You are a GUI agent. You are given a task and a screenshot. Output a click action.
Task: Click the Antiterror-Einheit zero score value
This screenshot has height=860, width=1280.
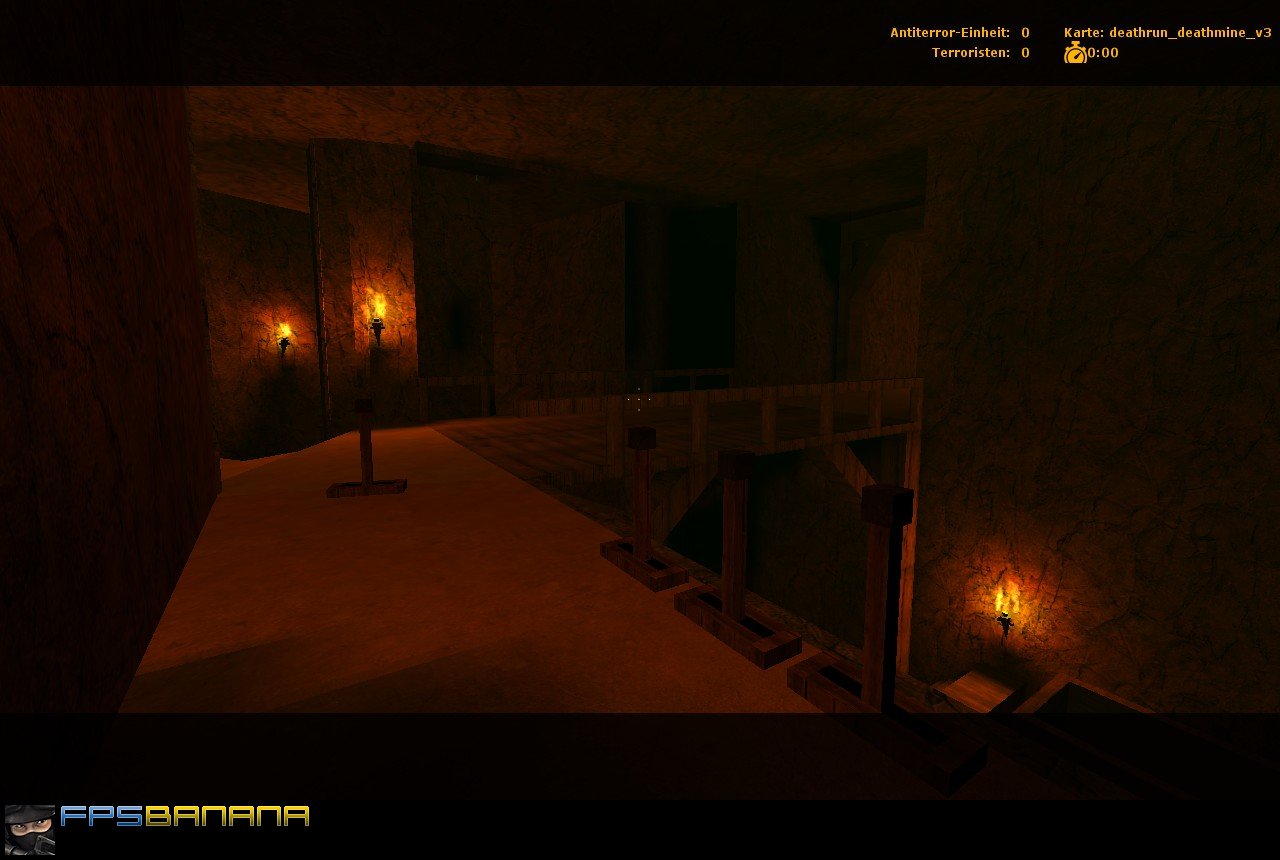tap(1024, 32)
